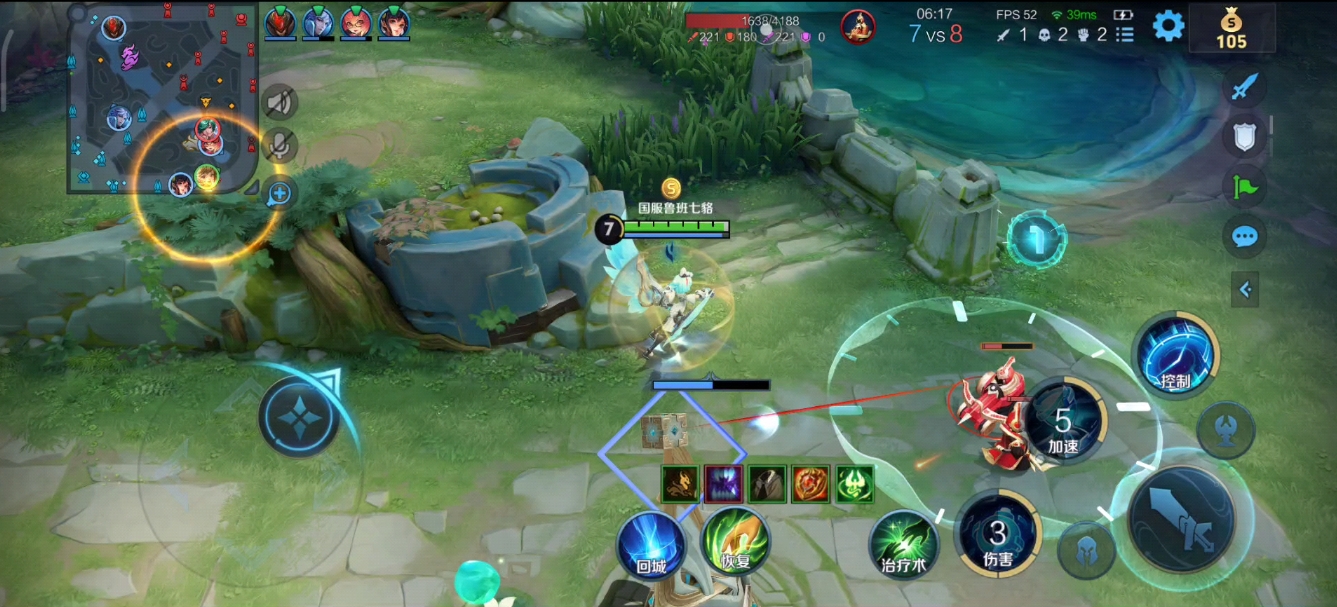Activate the 伤害 skill
Screen dimensions: 1337x607
click(997, 535)
